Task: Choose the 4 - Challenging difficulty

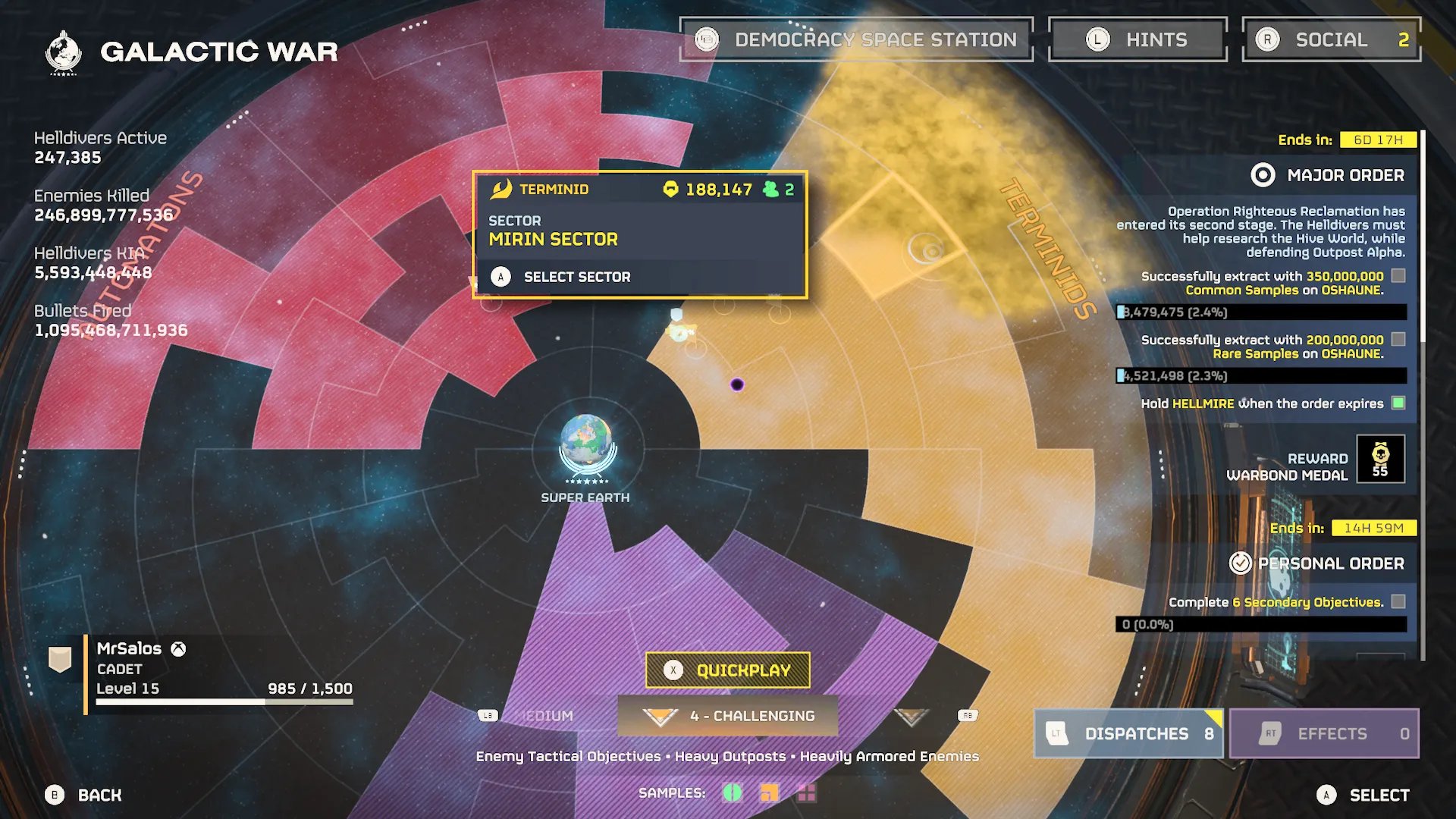Action: pos(728,716)
